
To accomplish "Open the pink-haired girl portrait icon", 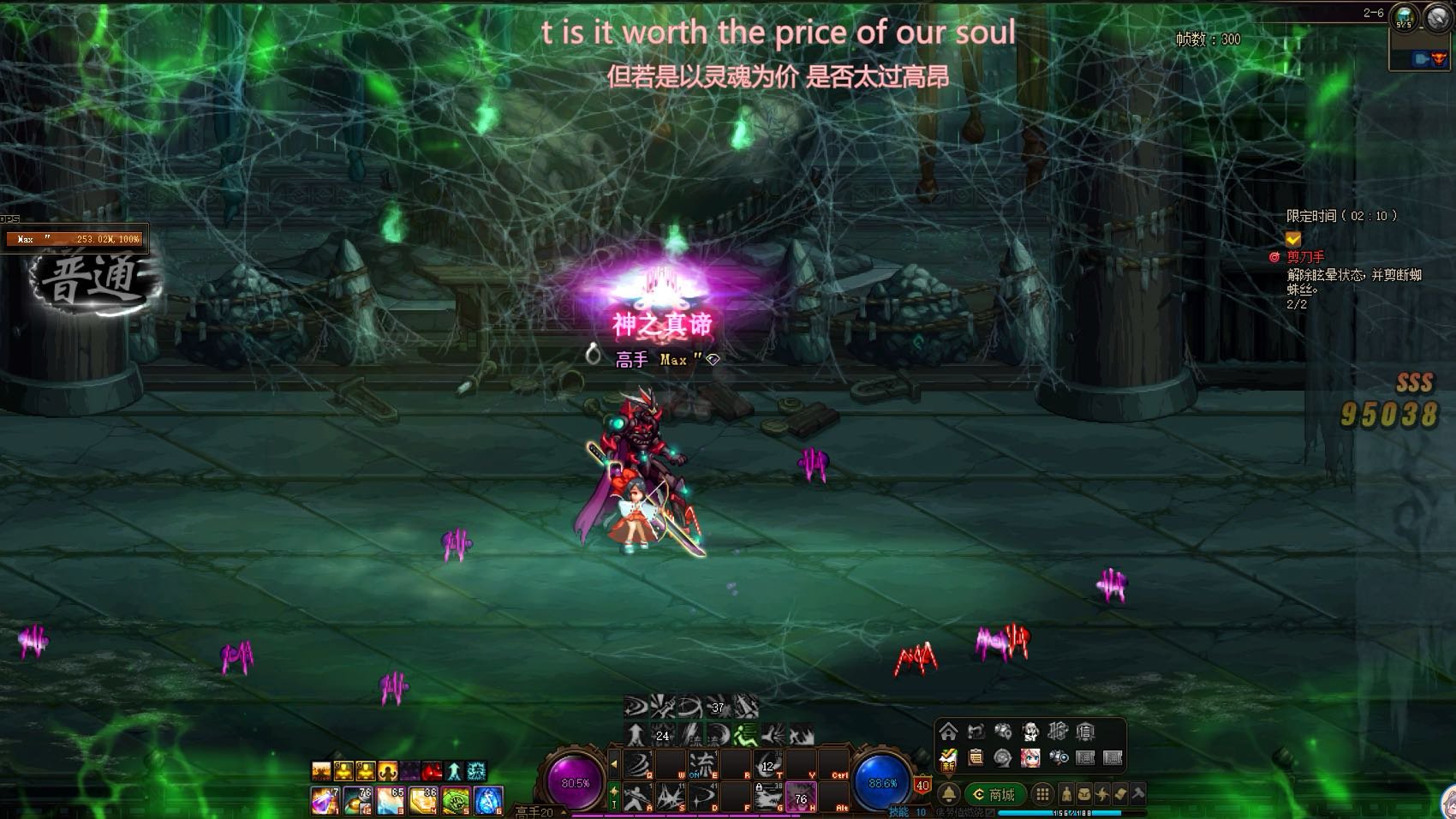I will (x=1030, y=757).
